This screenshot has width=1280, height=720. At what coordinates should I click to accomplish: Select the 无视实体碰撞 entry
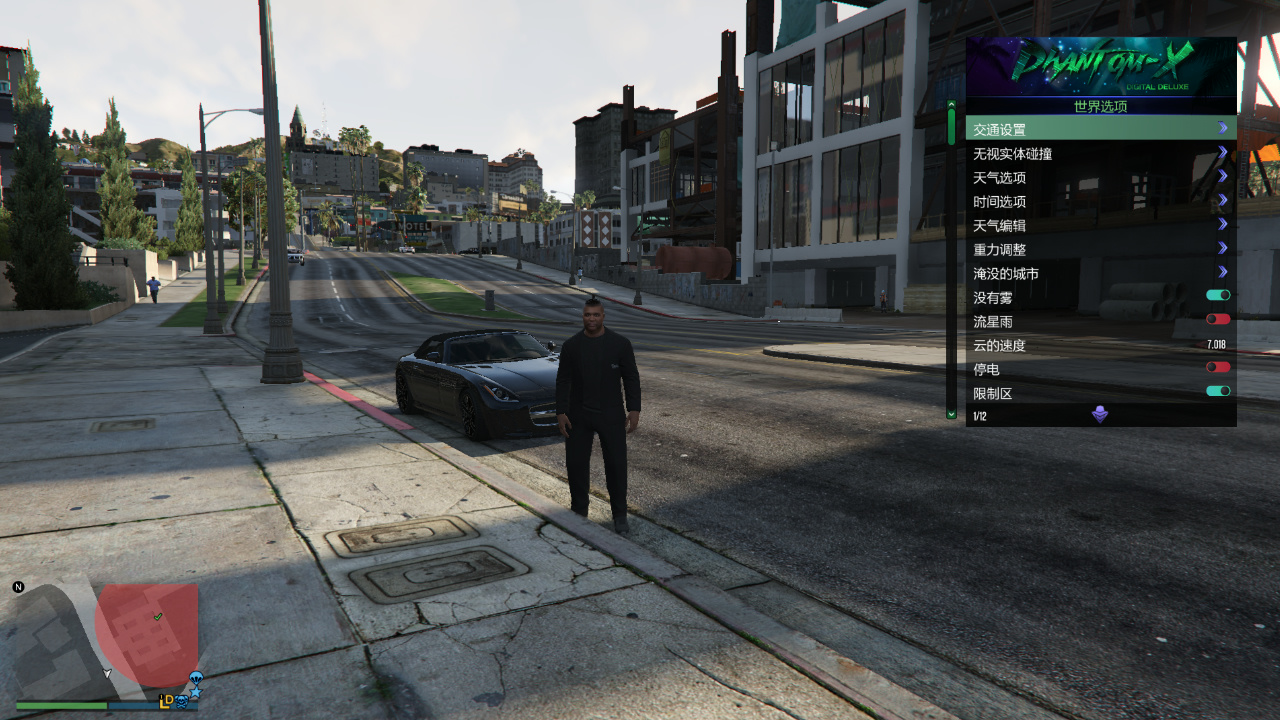tap(1100, 153)
